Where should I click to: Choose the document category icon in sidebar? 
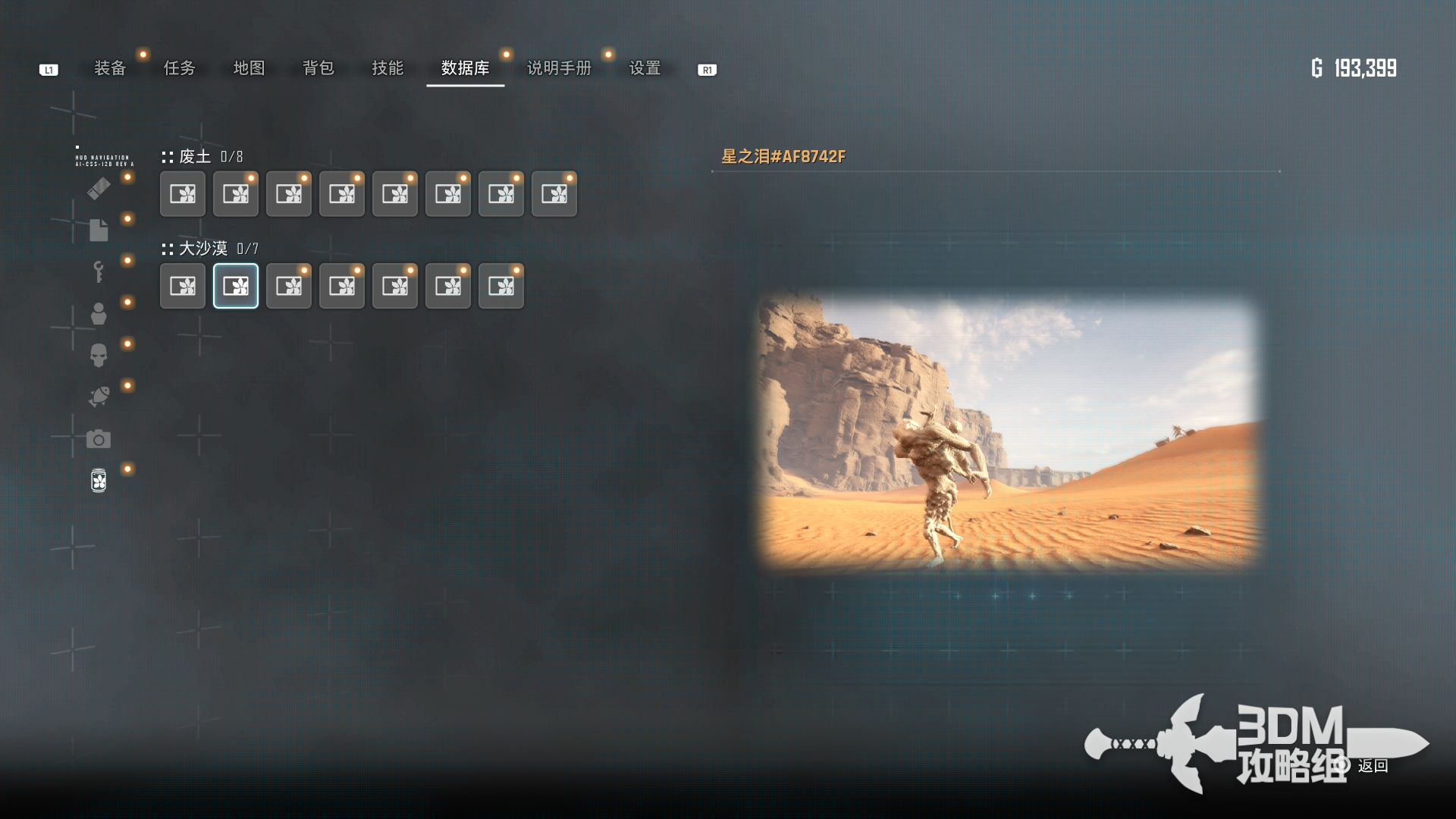click(x=99, y=230)
